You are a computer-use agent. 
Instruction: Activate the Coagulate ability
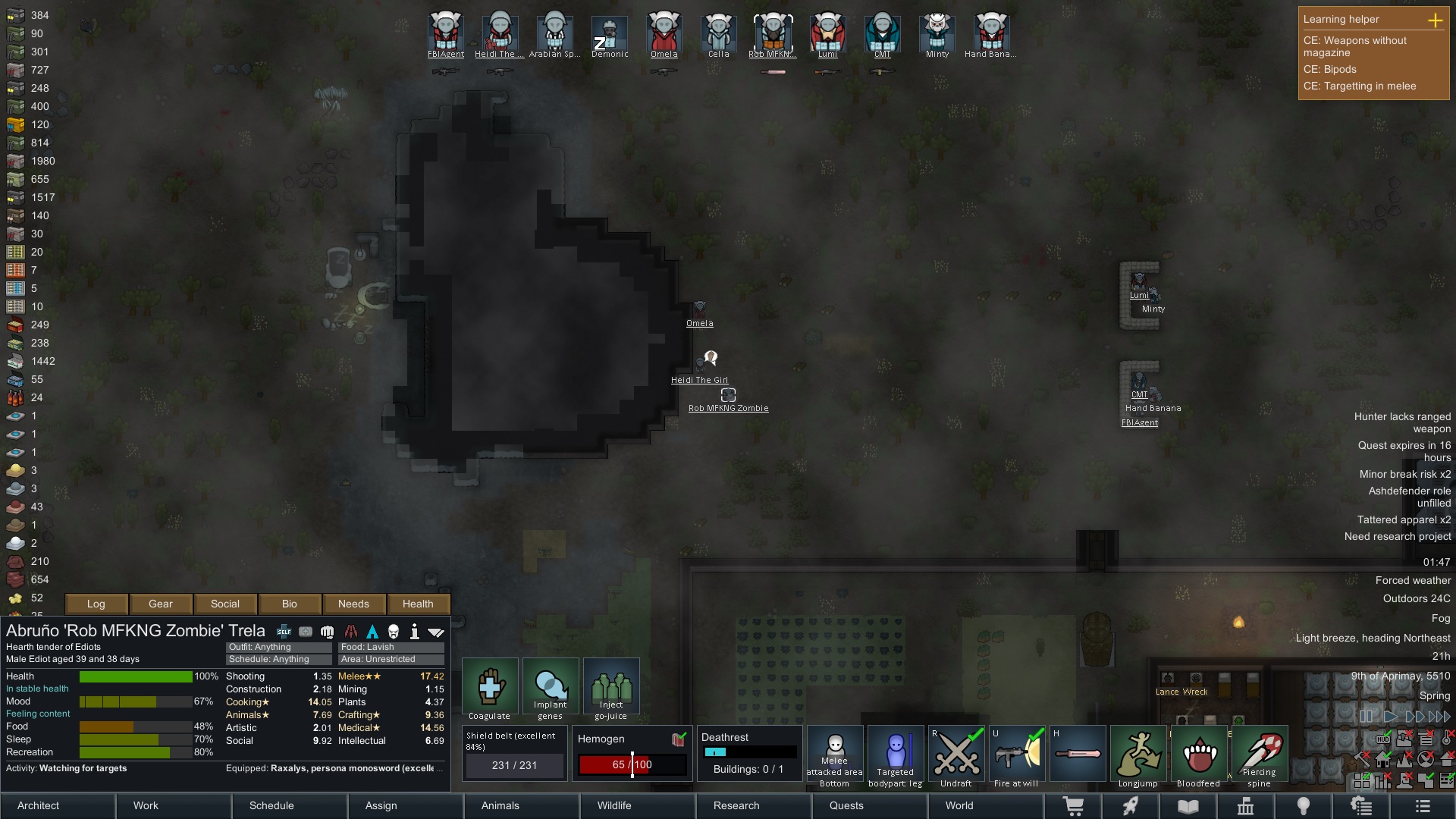coord(490,688)
